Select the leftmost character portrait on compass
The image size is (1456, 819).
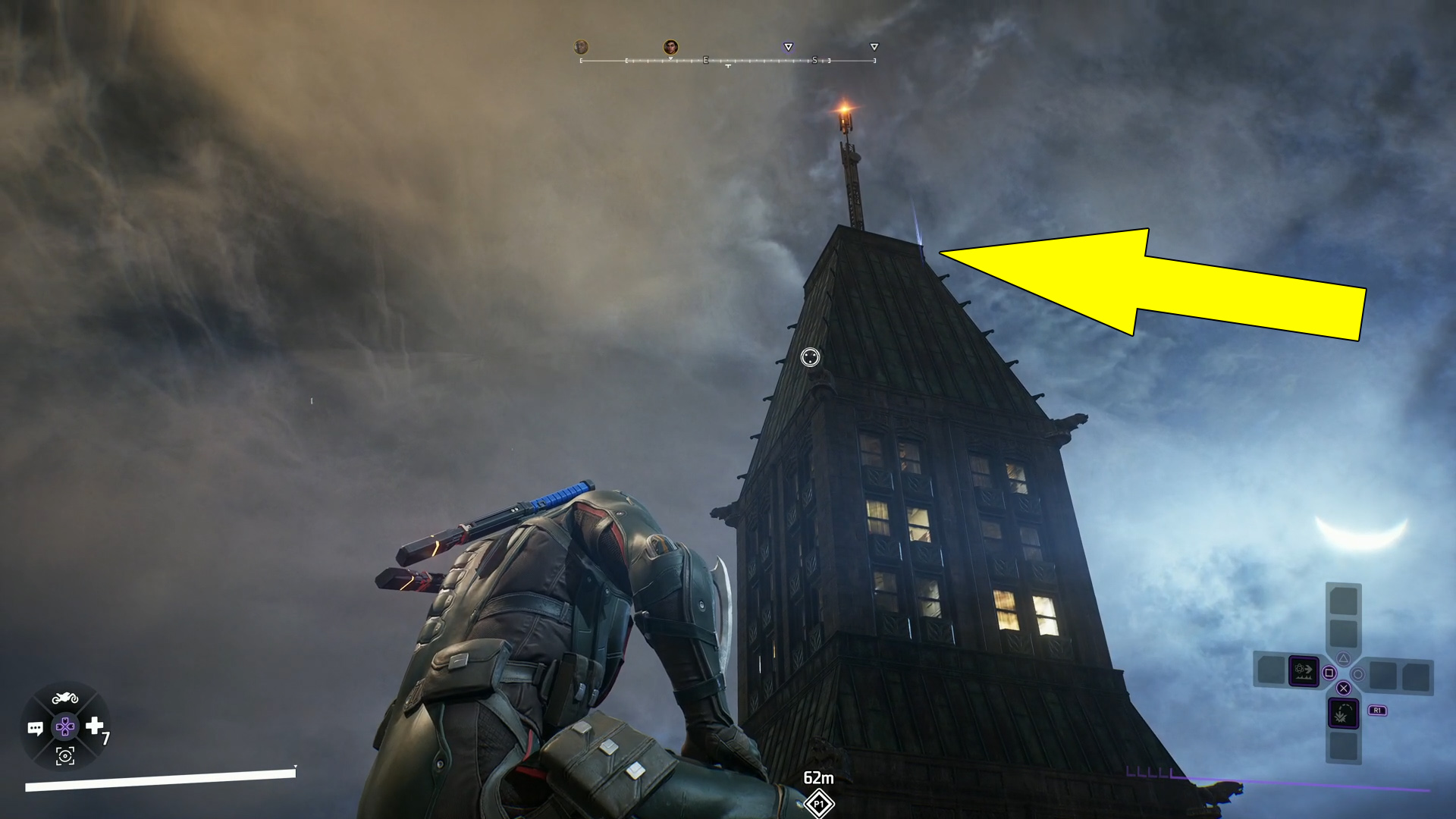581,46
